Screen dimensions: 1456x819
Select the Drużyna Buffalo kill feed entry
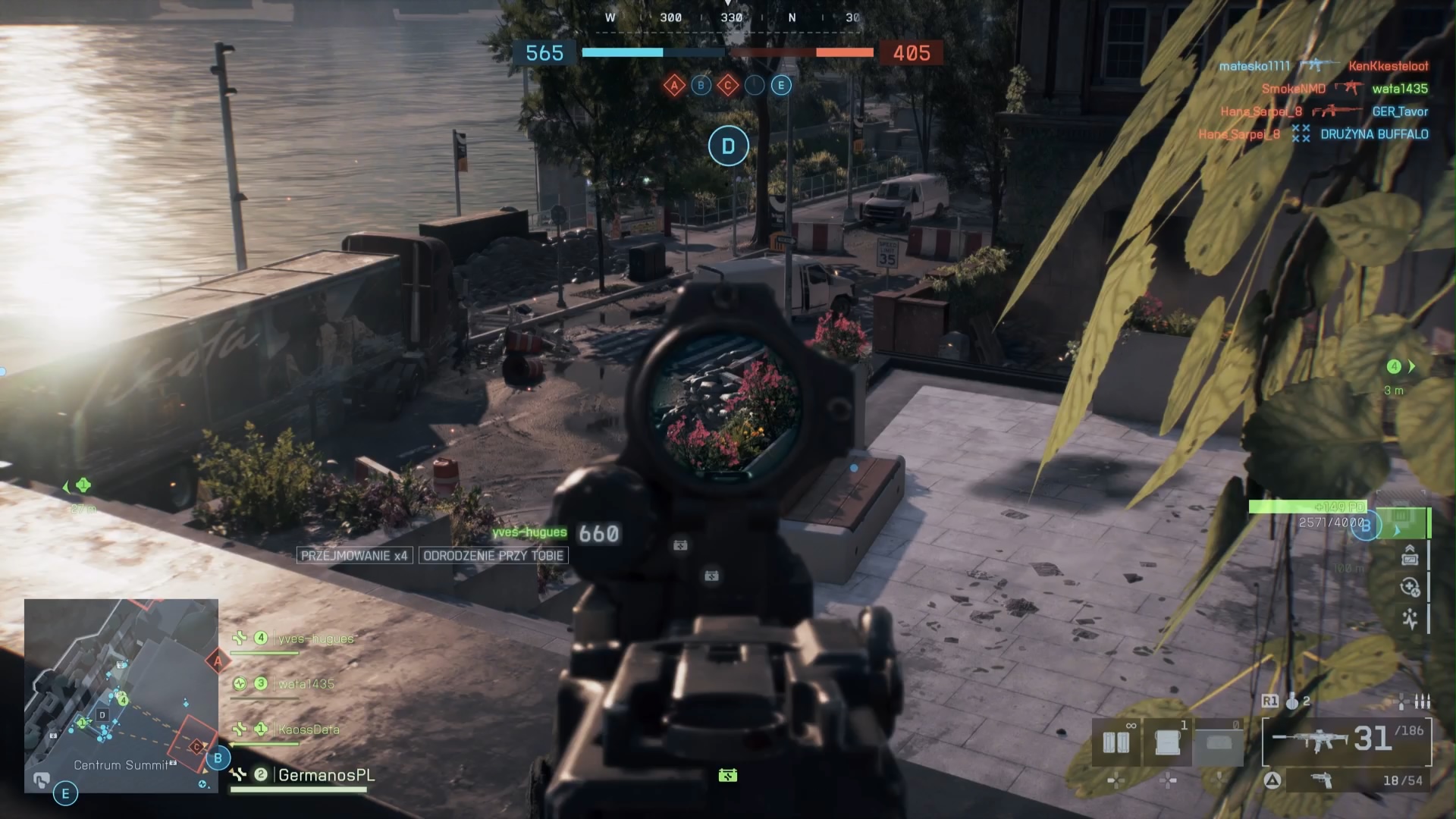[x=1374, y=134]
